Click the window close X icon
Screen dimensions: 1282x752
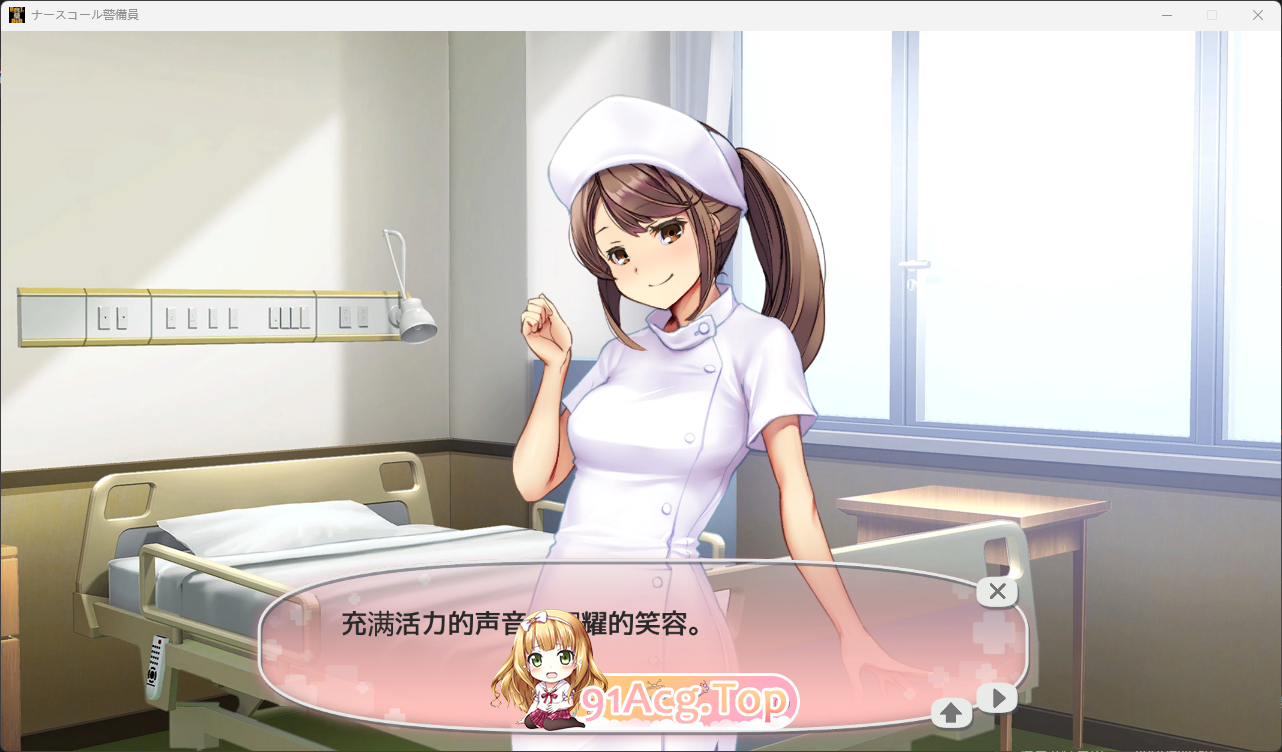click(x=1257, y=14)
